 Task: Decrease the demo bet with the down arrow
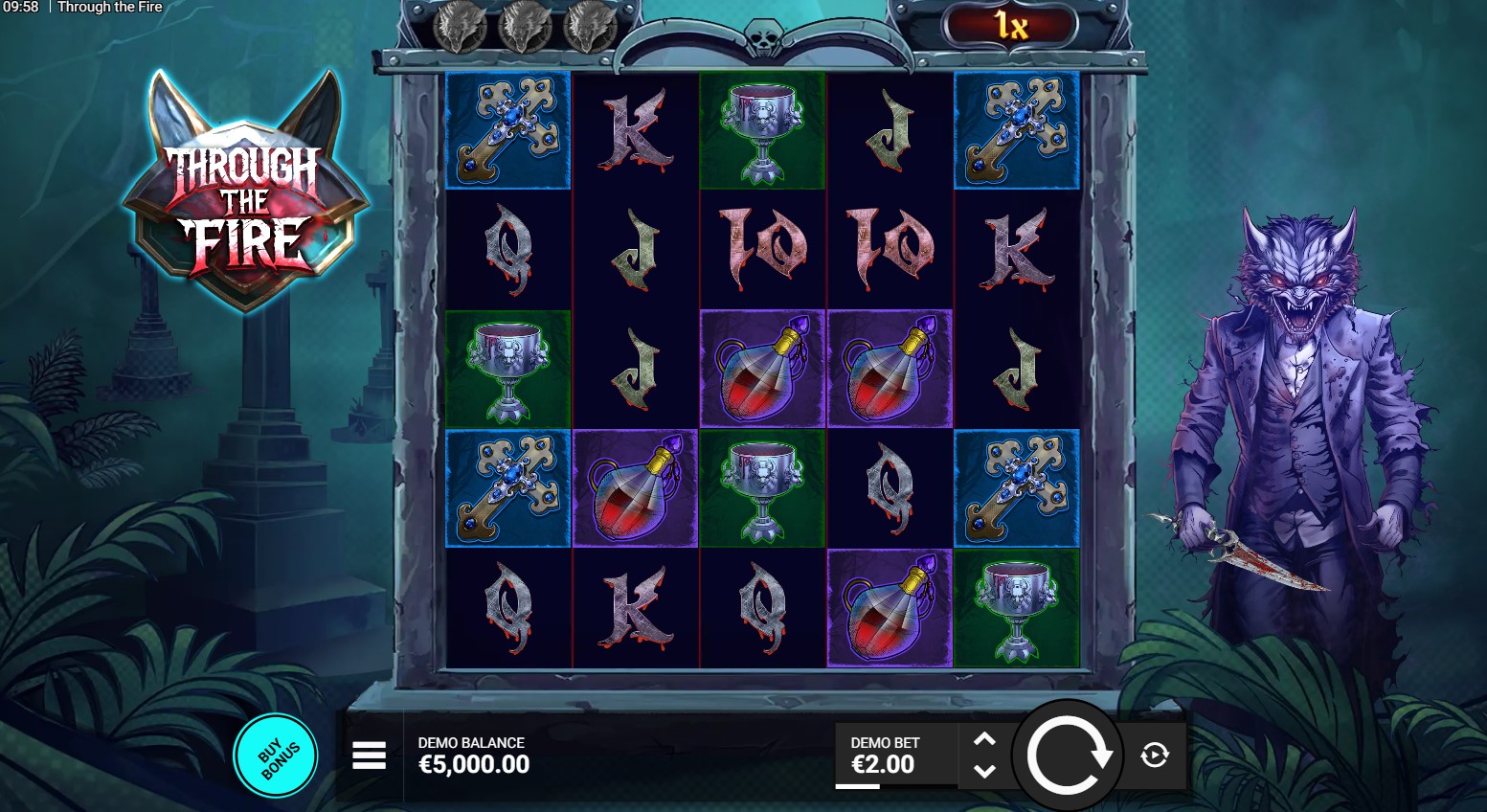[x=984, y=771]
